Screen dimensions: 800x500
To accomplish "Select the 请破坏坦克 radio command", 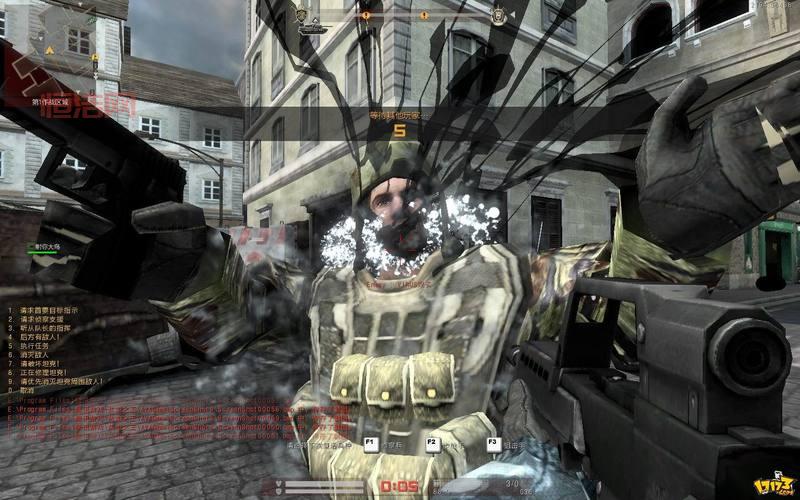I will pyautogui.click(x=36, y=363).
